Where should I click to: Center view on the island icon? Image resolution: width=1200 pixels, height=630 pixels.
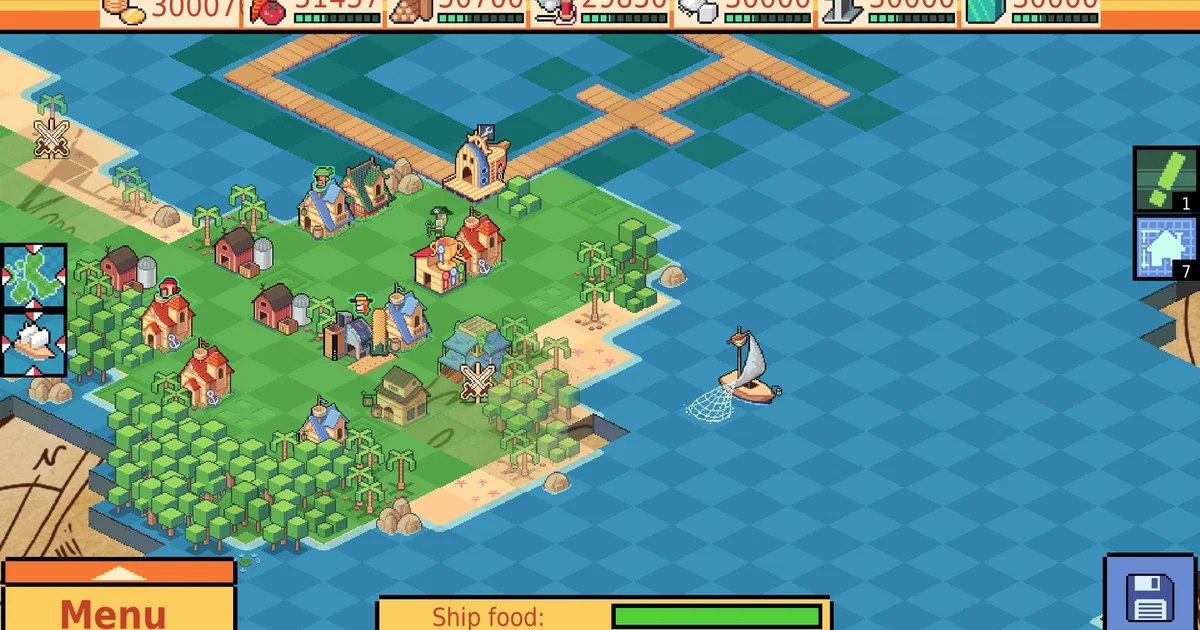tap(34, 277)
